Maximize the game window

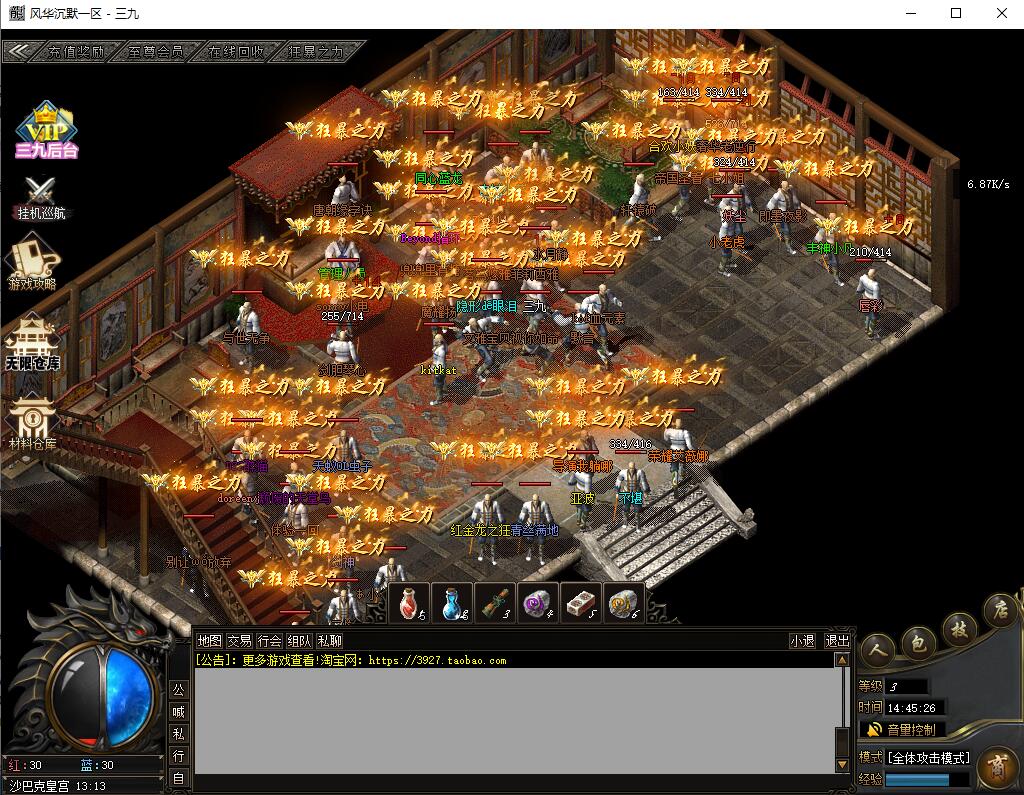pos(956,13)
